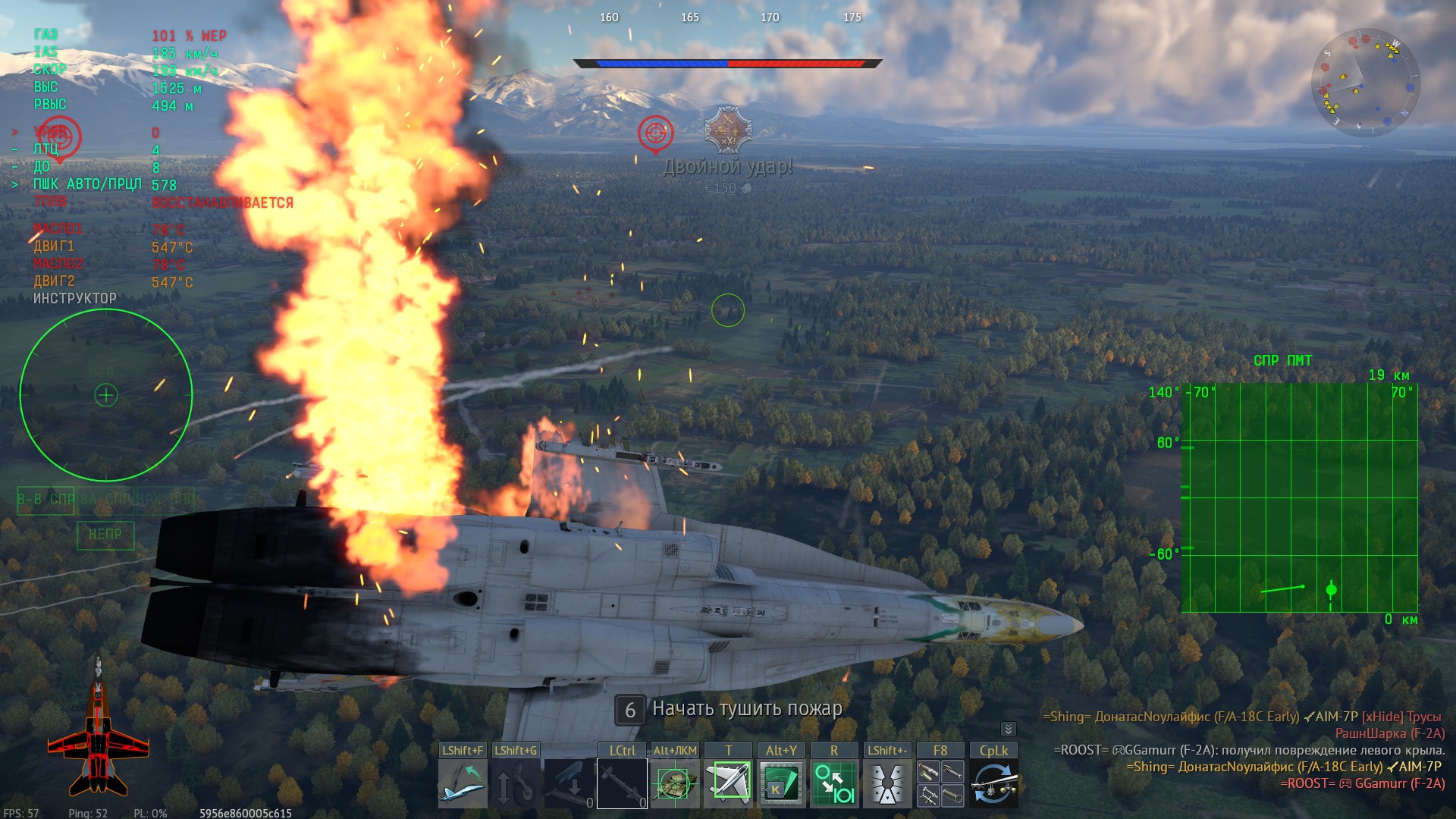The image size is (1456, 819).
Task: Click the rotating-arrows weapon cycle icon
Action: pos(993,784)
